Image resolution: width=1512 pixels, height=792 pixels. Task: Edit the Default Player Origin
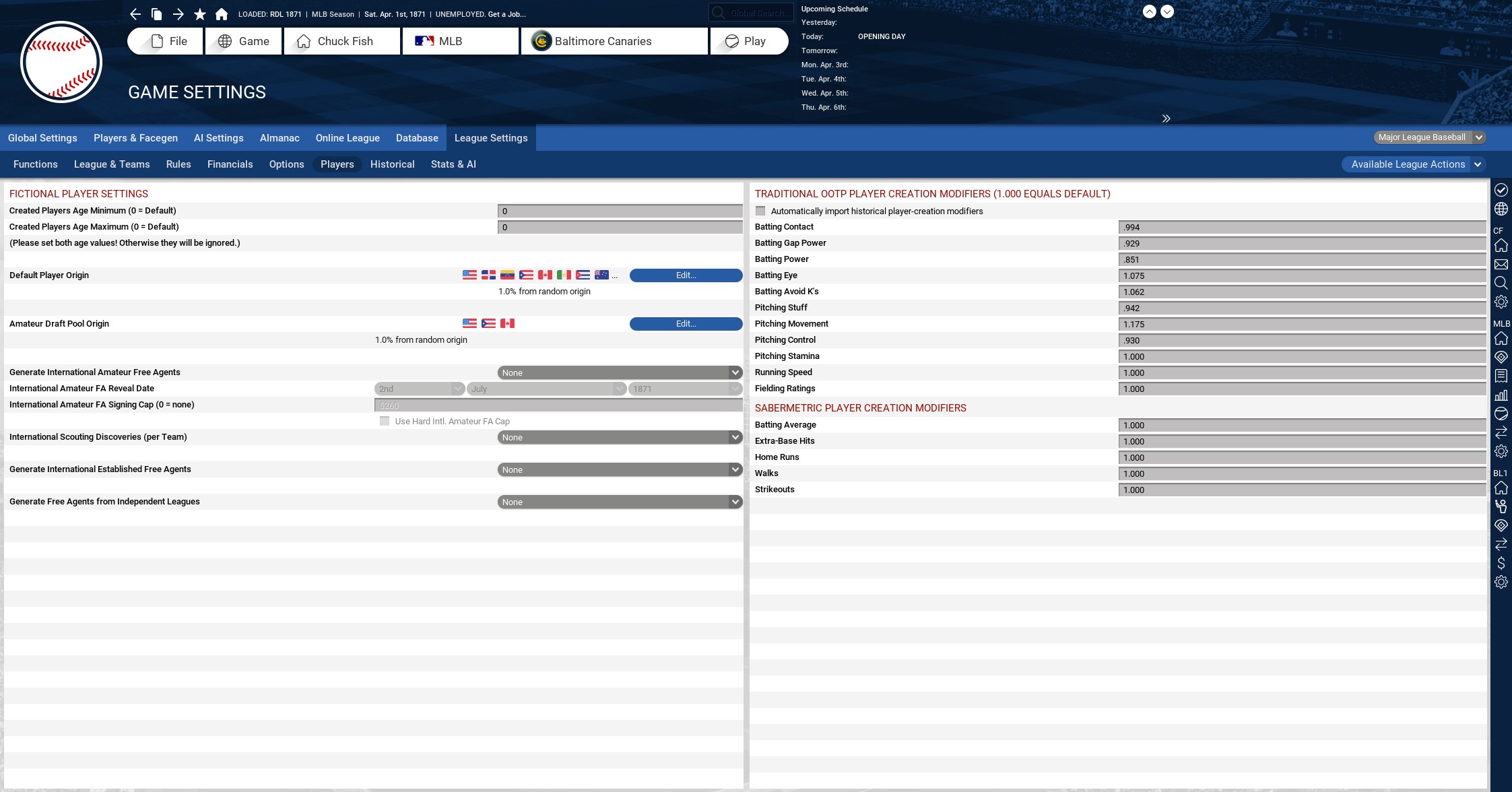pos(686,275)
